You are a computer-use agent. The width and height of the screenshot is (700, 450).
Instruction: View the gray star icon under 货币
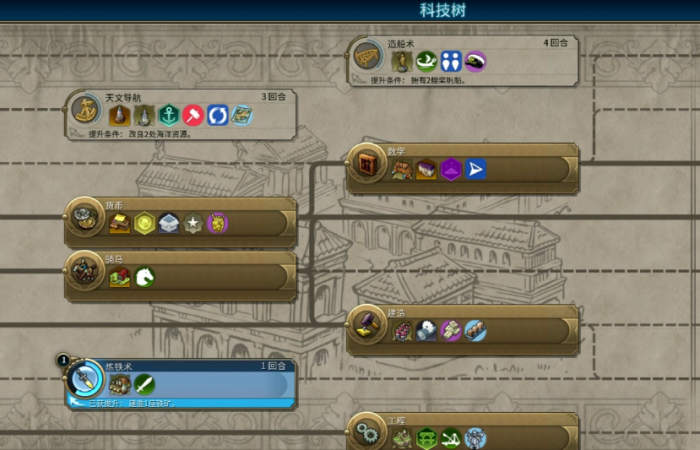tap(193, 223)
